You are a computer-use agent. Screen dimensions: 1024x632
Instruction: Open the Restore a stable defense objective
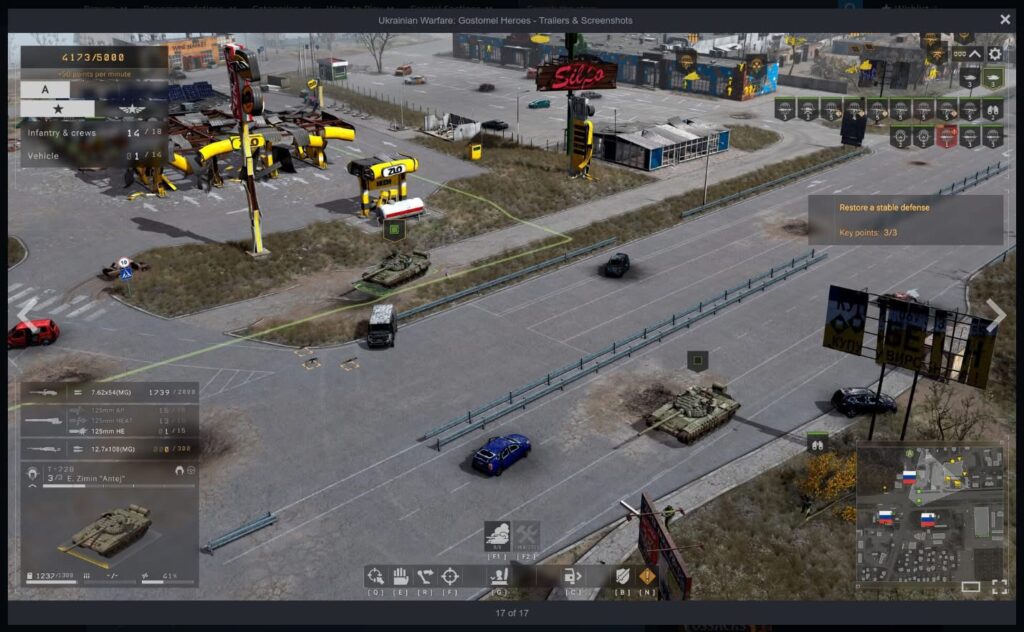905,219
